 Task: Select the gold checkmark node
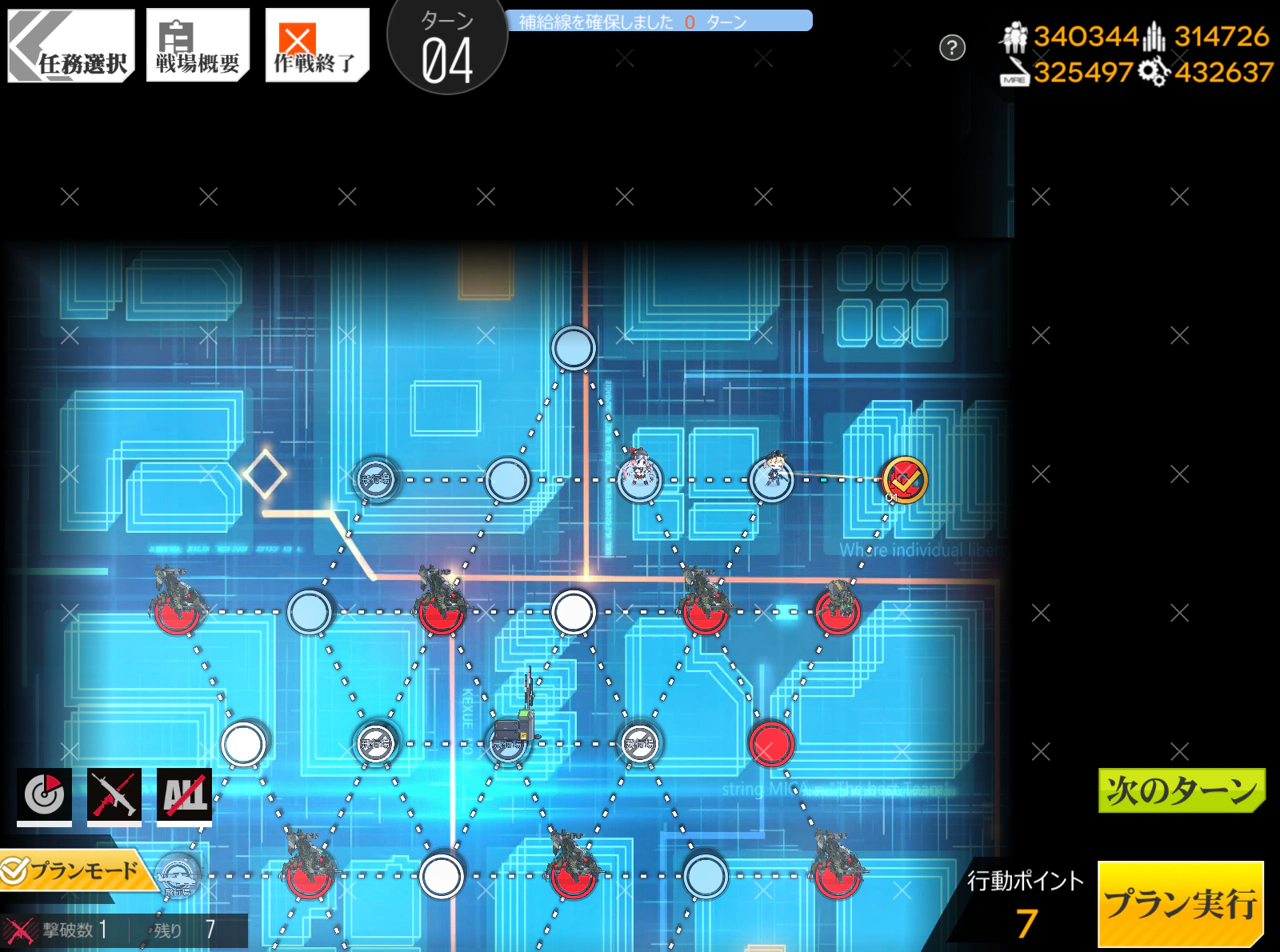(904, 480)
